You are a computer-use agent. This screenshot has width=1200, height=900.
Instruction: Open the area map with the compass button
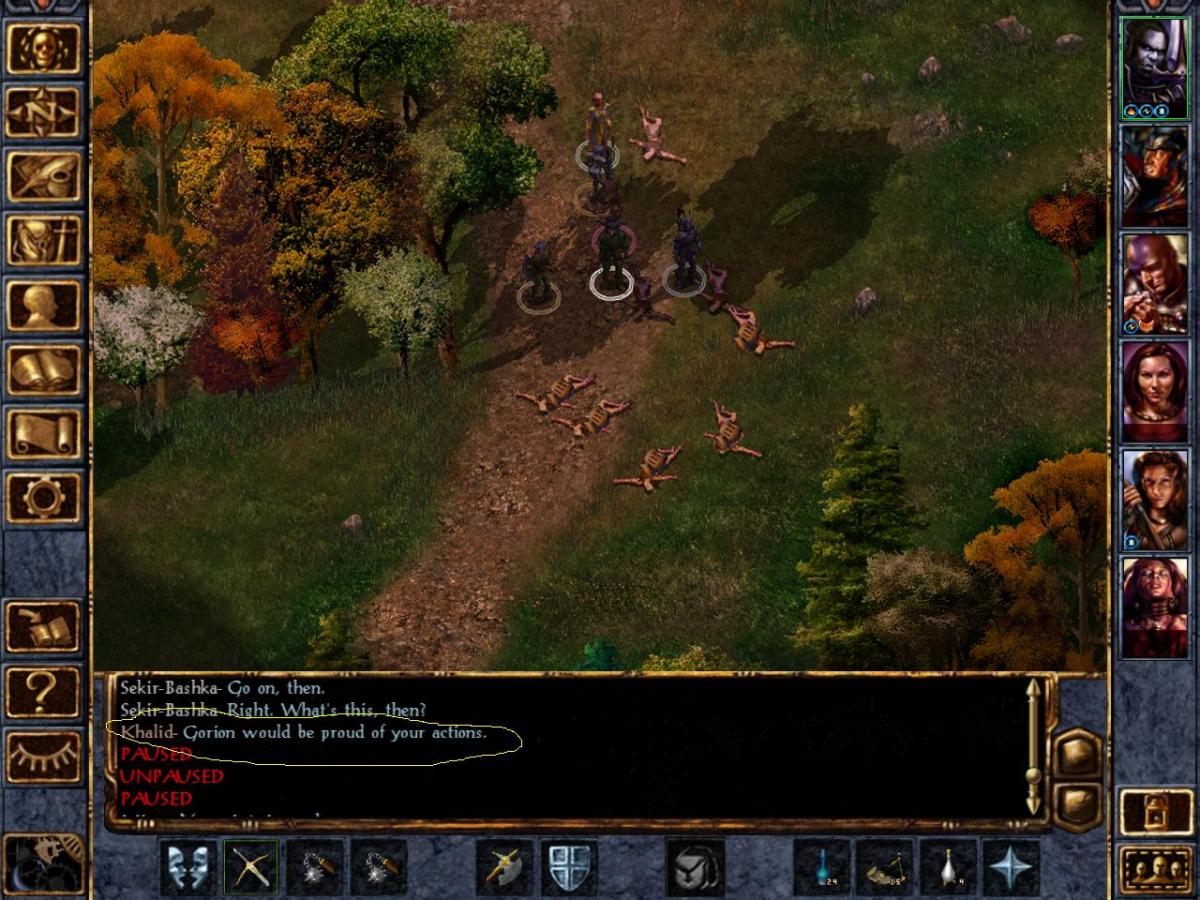43,113
